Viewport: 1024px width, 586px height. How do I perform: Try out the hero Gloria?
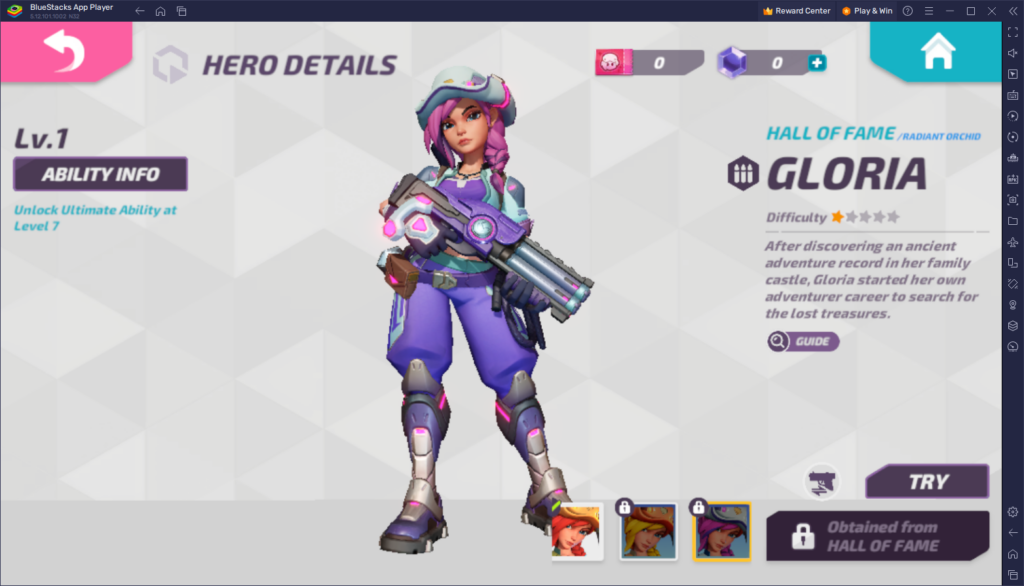point(927,481)
